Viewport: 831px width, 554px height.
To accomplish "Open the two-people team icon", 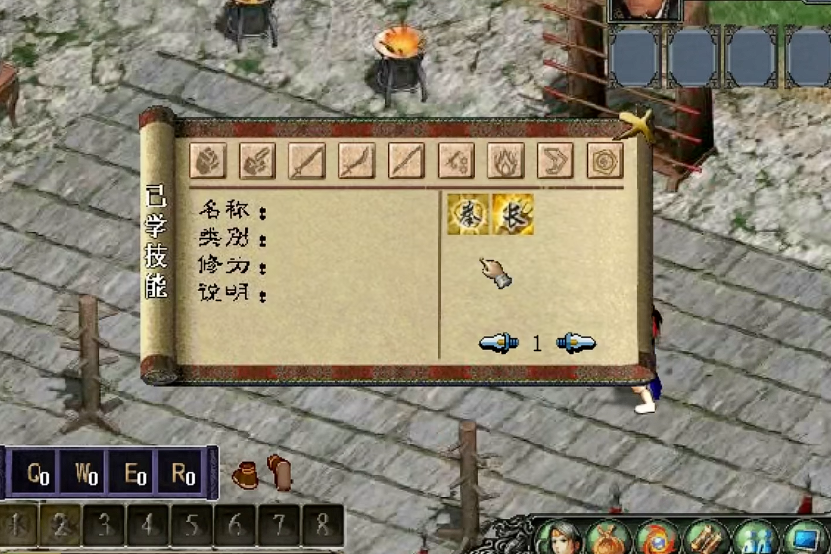I will (756, 538).
